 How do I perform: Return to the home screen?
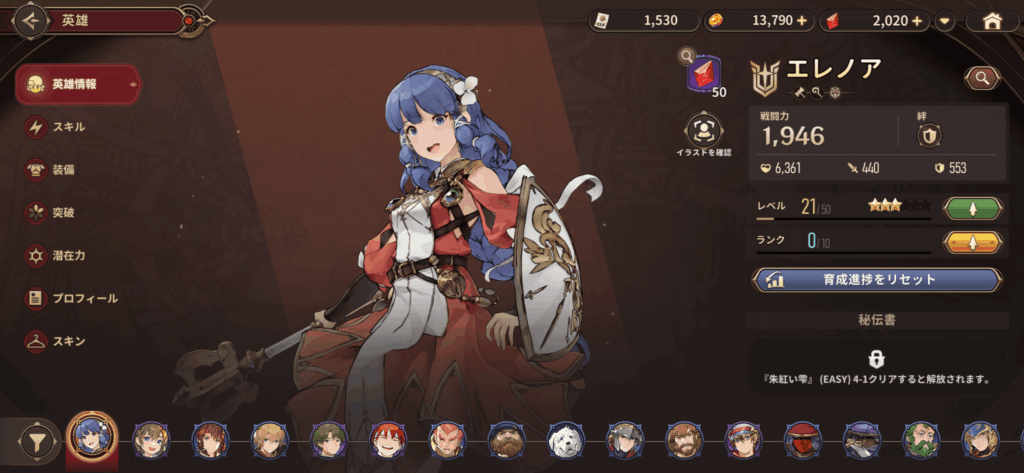pos(992,20)
